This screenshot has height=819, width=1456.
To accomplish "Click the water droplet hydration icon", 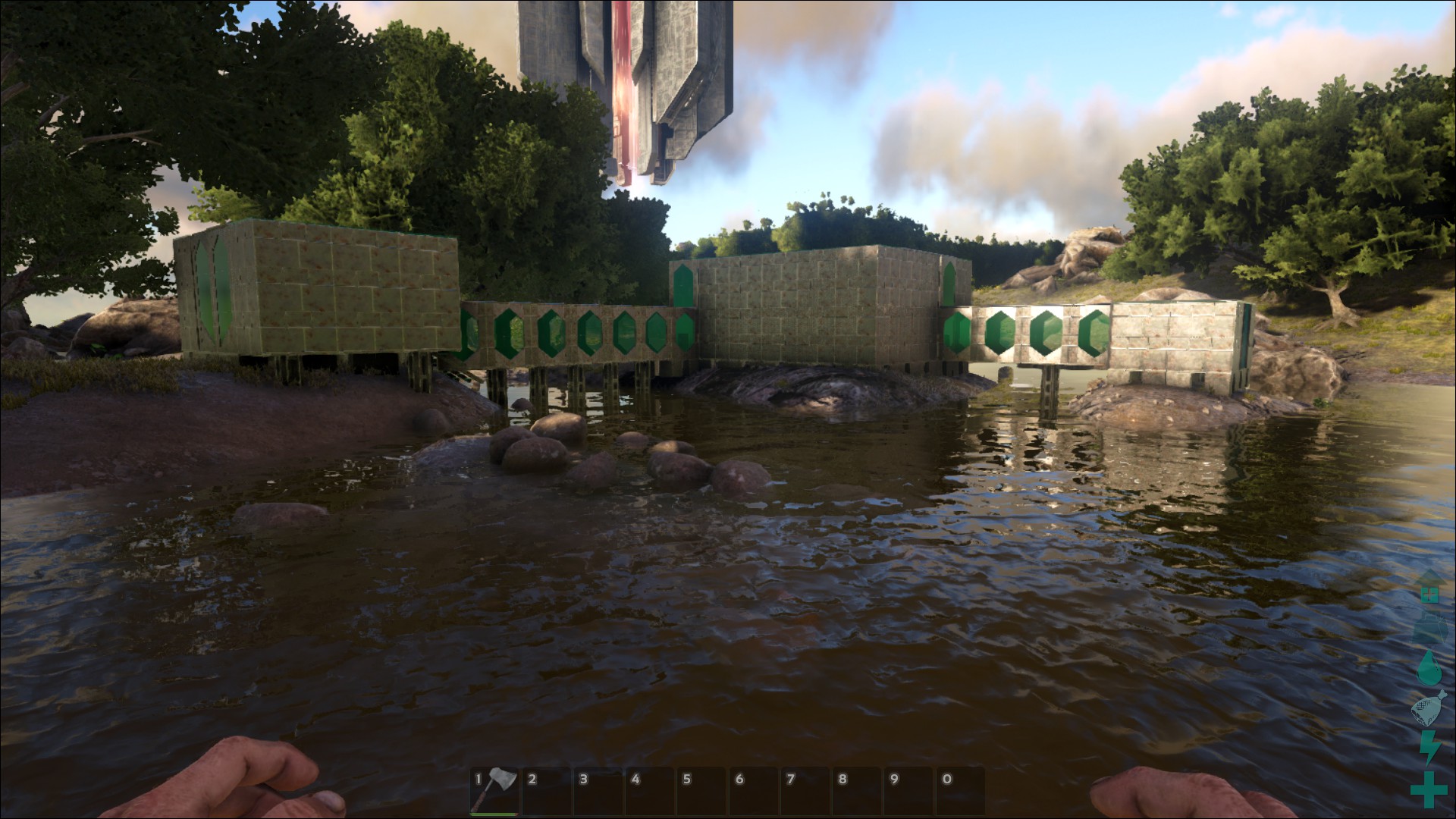I will coord(1428,669).
